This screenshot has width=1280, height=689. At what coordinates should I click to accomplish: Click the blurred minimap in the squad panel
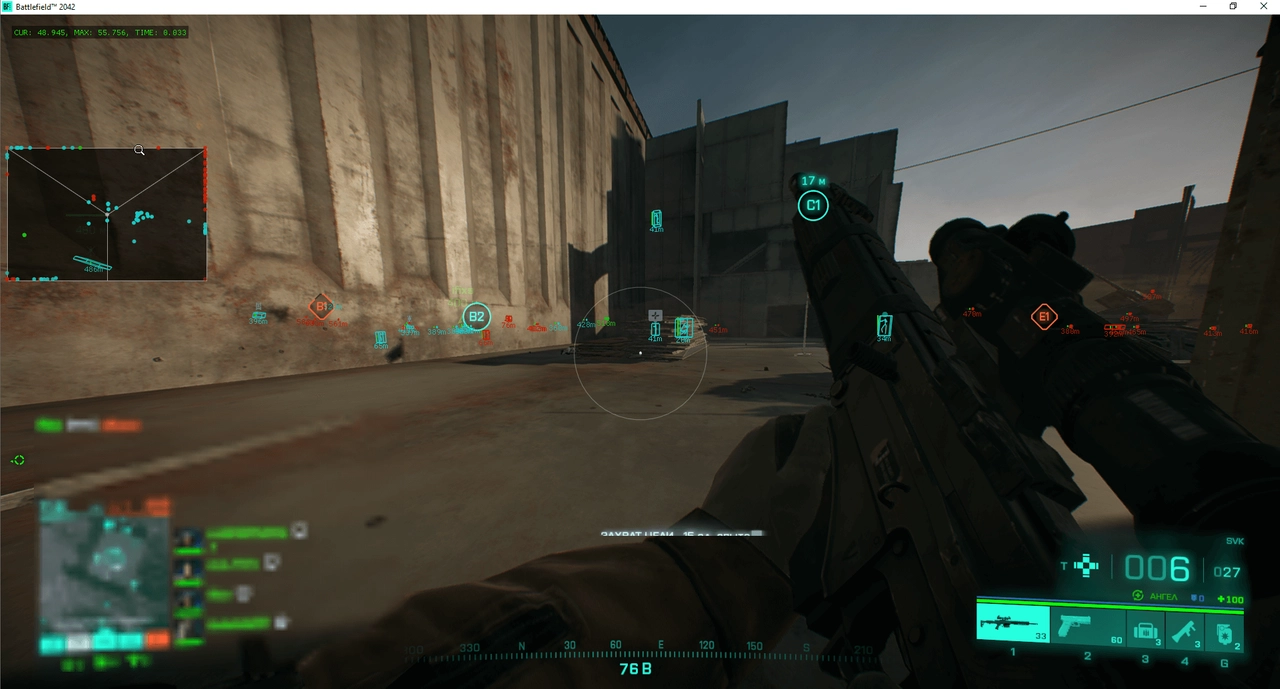(104, 571)
